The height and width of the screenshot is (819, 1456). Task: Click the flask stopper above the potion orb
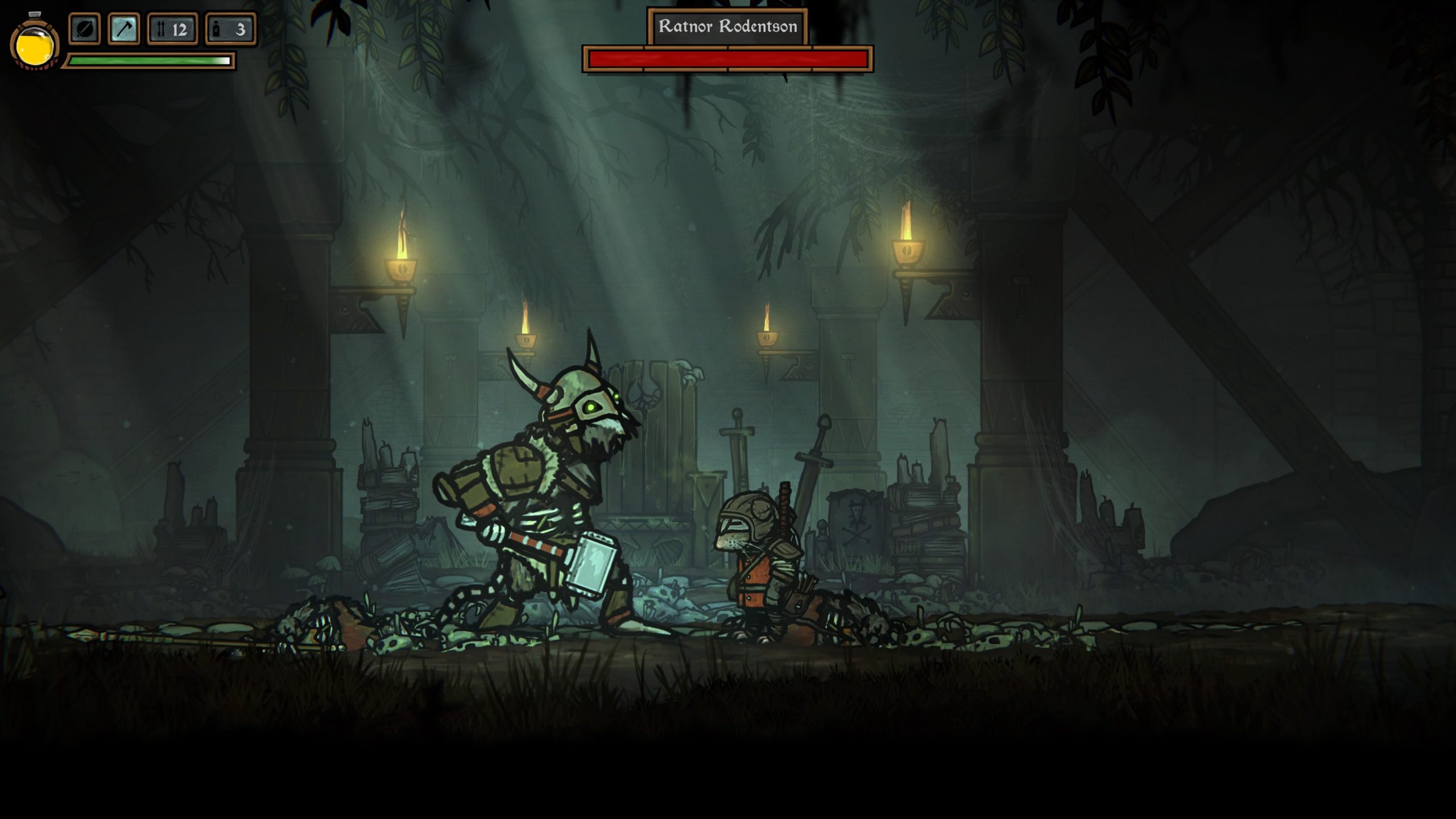pyautogui.click(x=35, y=14)
